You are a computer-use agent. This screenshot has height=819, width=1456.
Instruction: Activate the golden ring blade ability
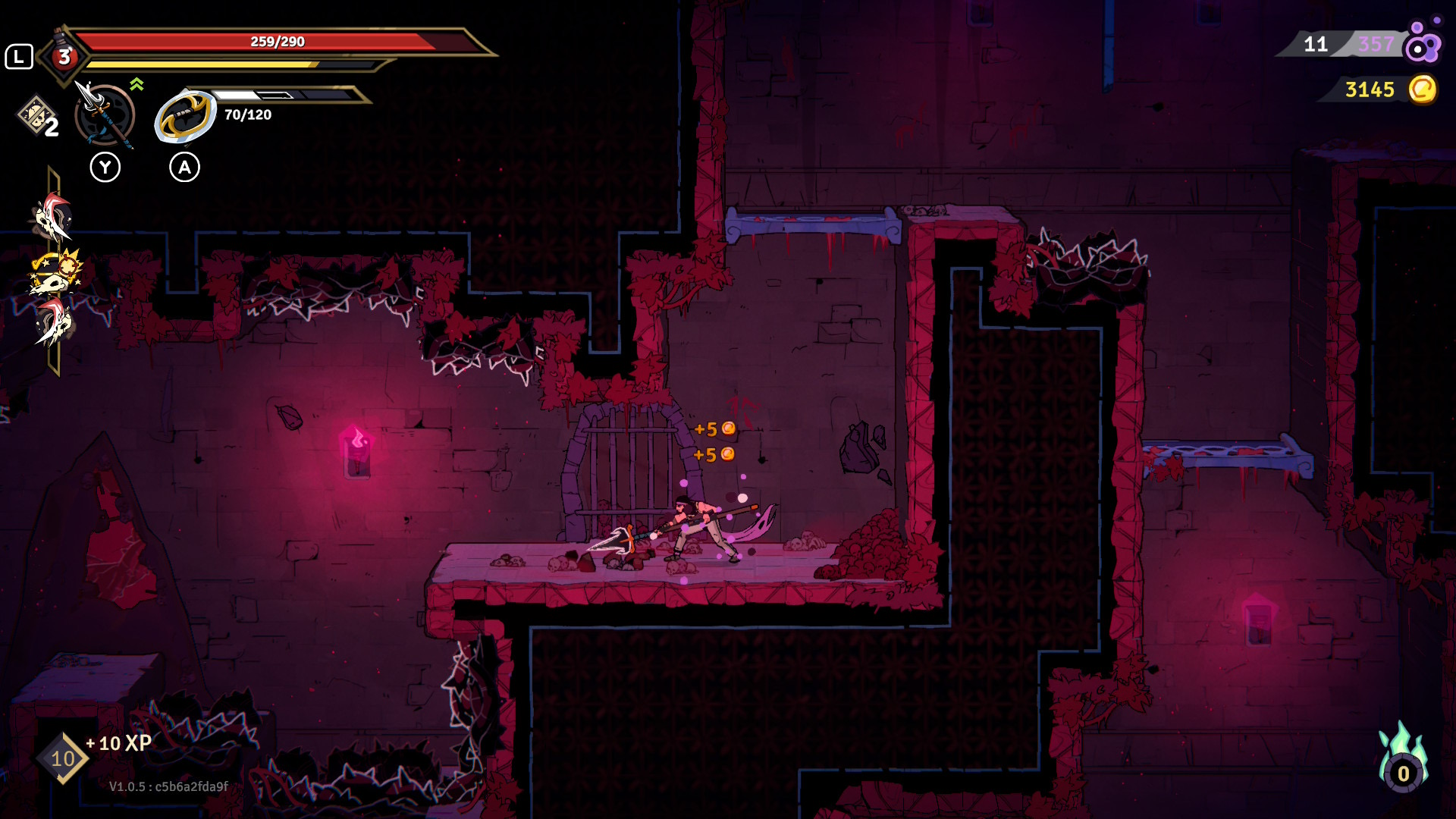pyautogui.click(x=185, y=116)
